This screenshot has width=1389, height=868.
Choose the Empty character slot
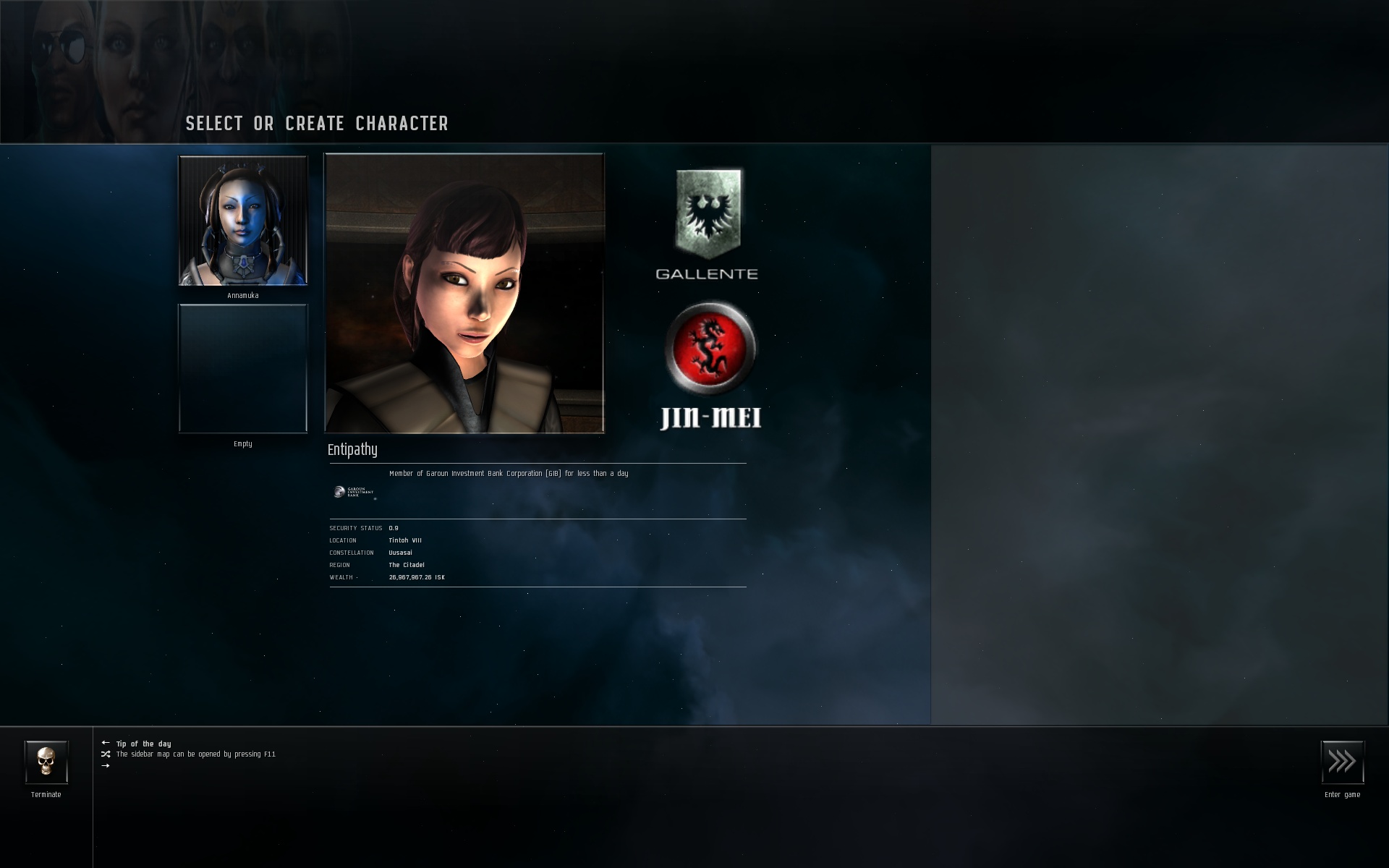(x=243, y=368)
